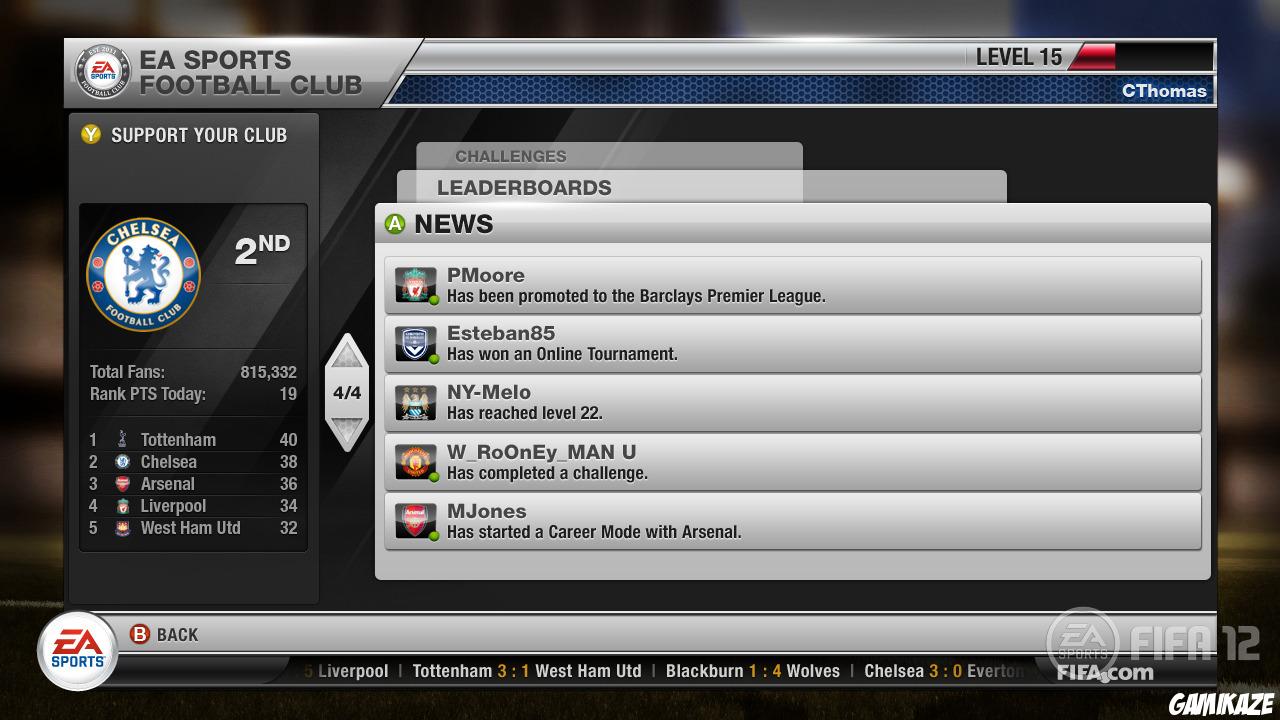Select the Bordeaux club badge on Esteban85's entry
Viewport: 1280px width, 720px height.
[x=417, y=343]
